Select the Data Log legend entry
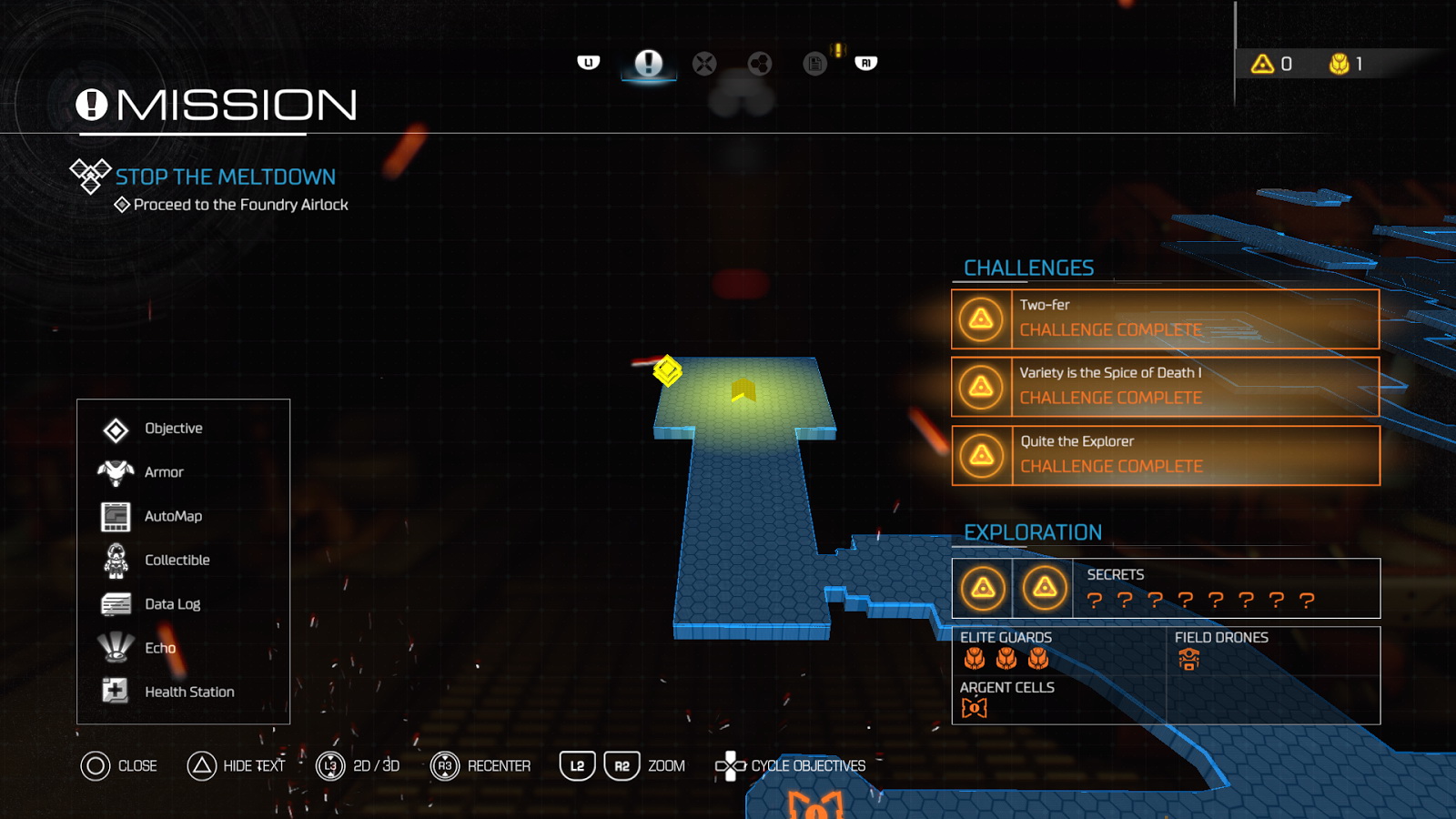This screenshot has width=1456, height=819. (x=172, y=604)
